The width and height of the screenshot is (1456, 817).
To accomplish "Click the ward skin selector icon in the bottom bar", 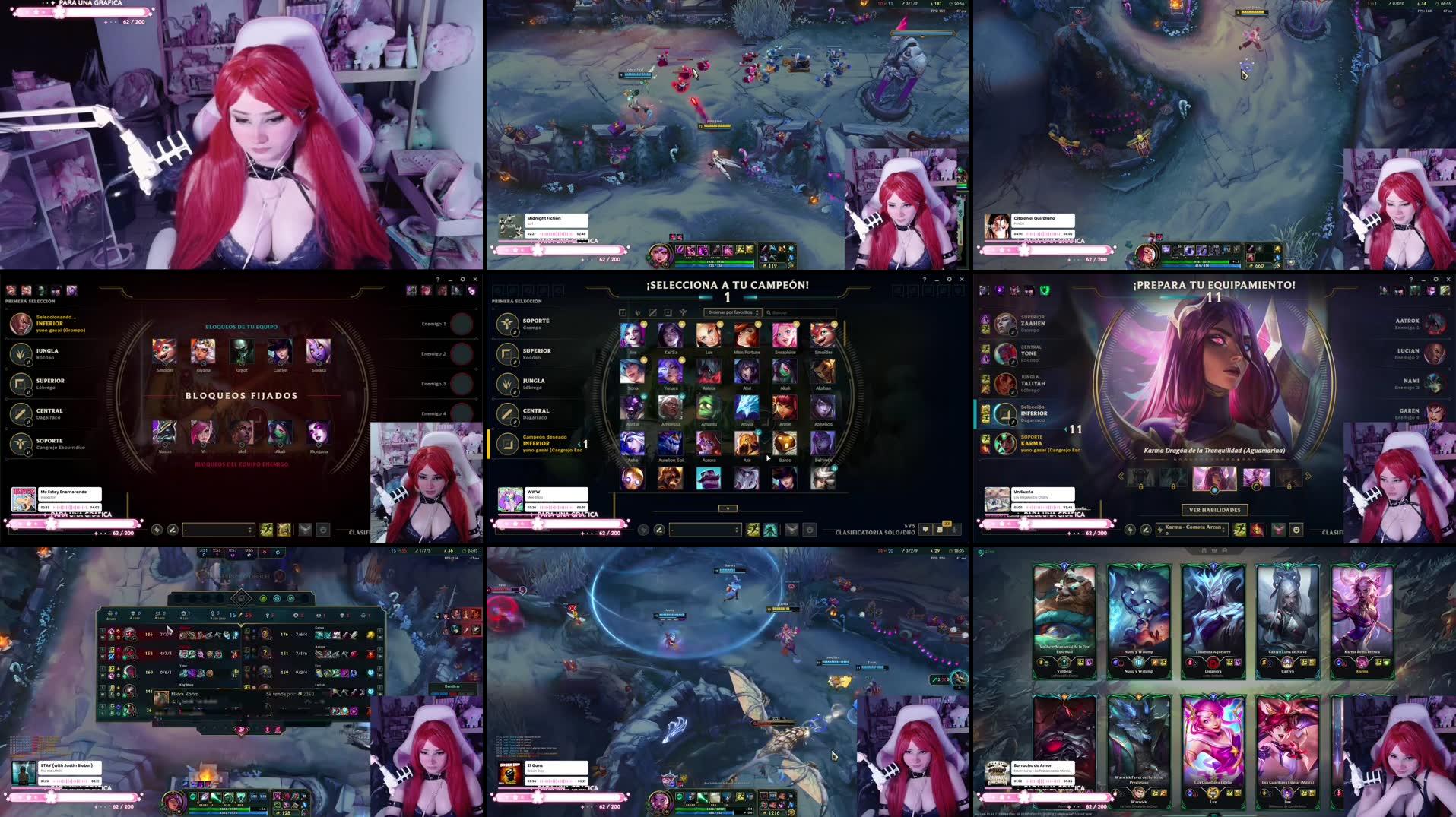I will pos(791,529).
